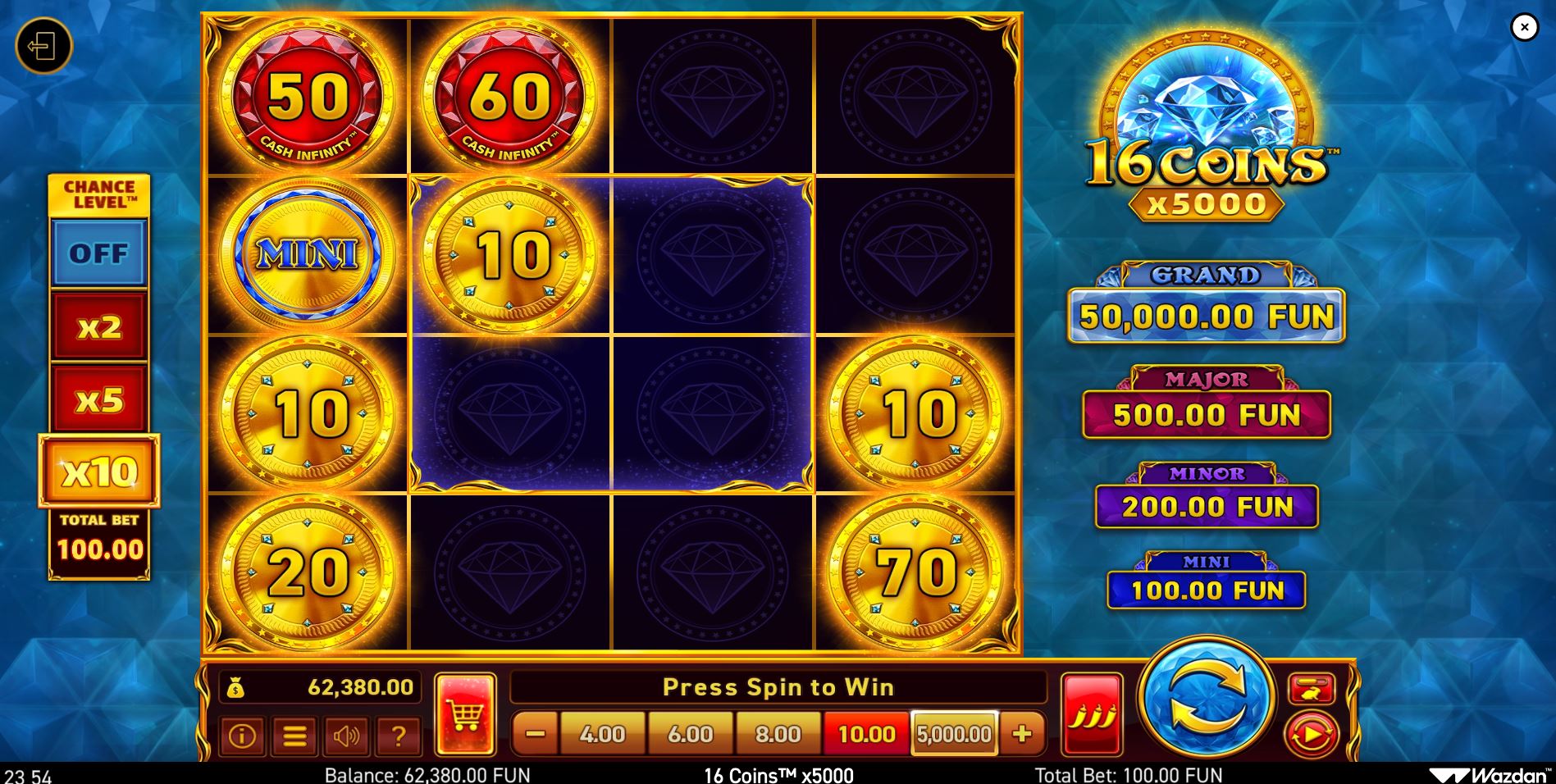Dismiss the overlay with the X button

pyautogui.click(x=1526, y=27)
